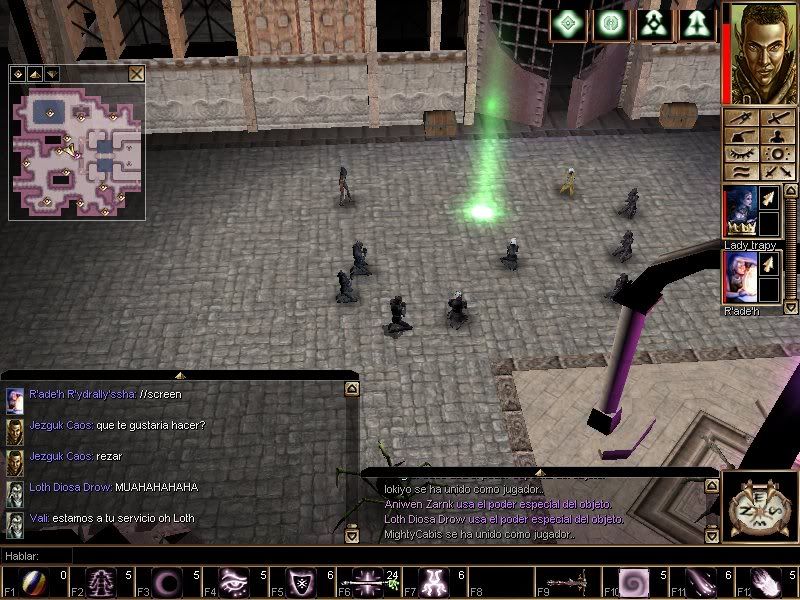Click the eyelash rest icon in the menu grid
Viewport: 800px width, 600px height.
(x=741, y=154)
